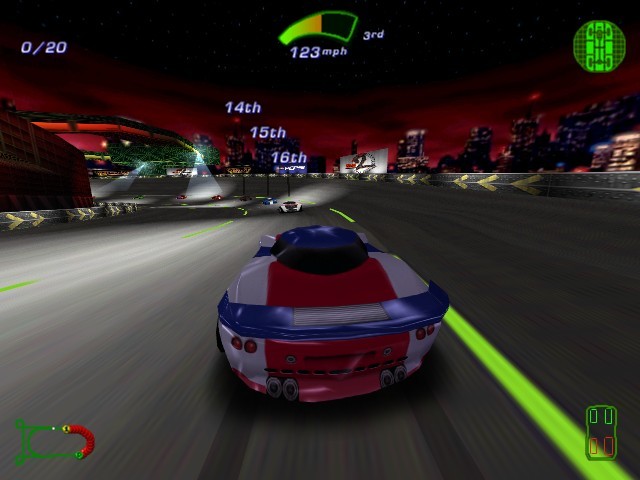Select the green circular car status icon
Screen dimensions: 640x480
[598, 43]
